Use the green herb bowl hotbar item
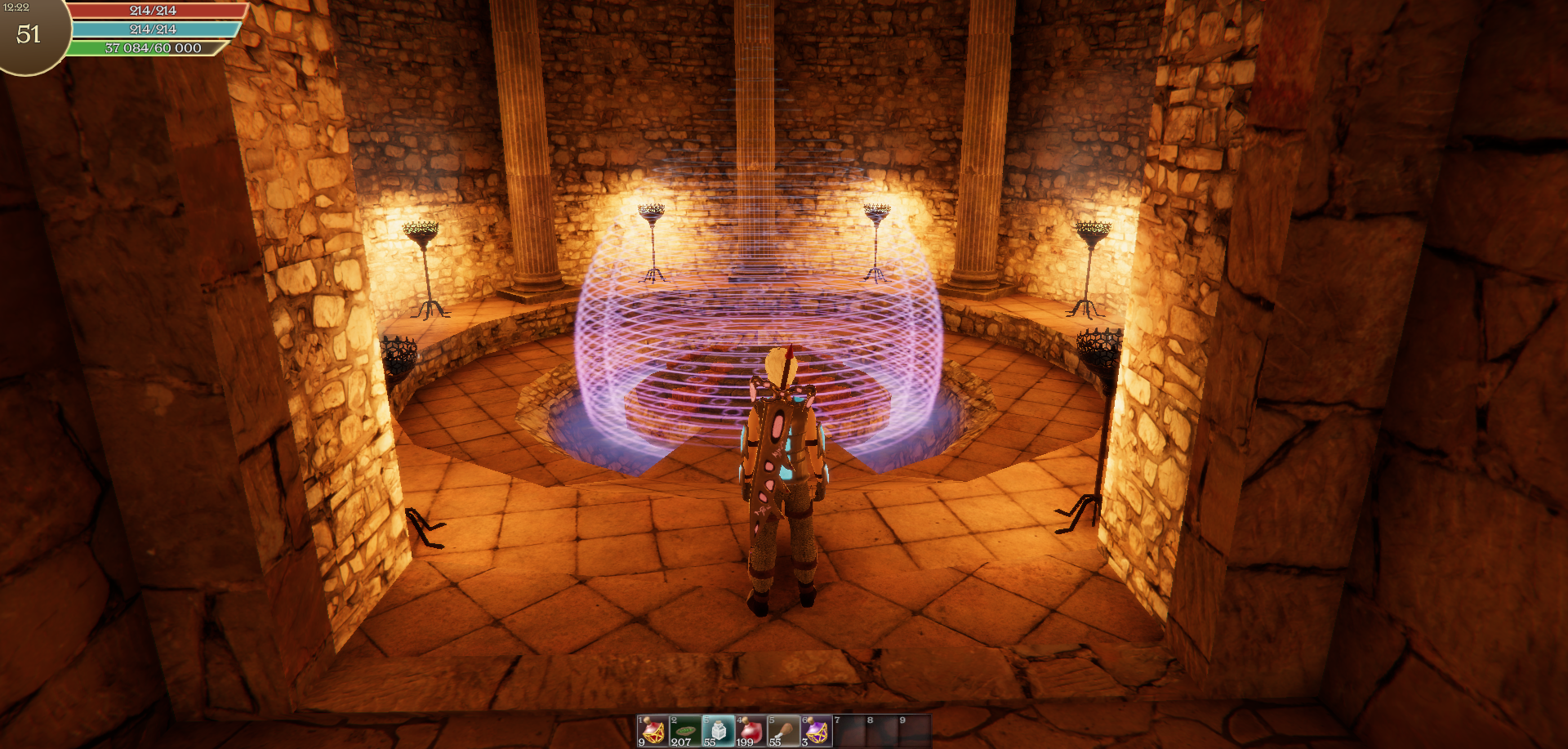The height and width of the screenshot is (749, 1568). 685,730
